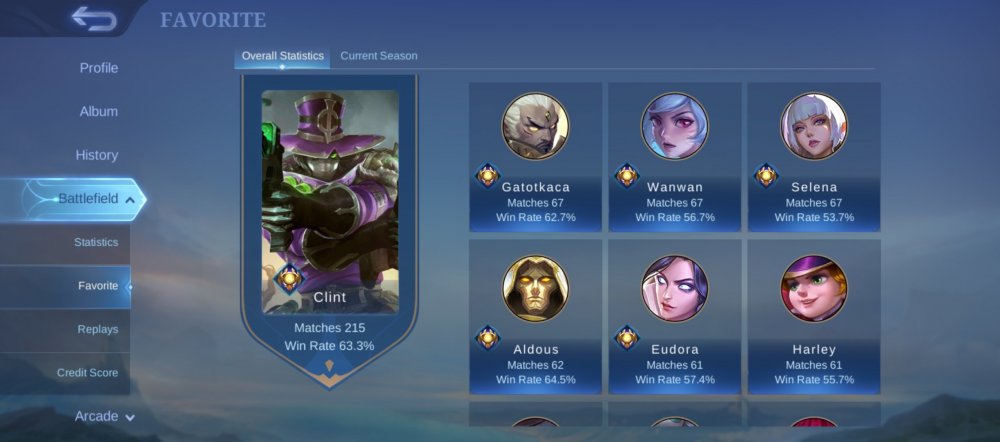Select the Selena hero card

pos(814,157)
